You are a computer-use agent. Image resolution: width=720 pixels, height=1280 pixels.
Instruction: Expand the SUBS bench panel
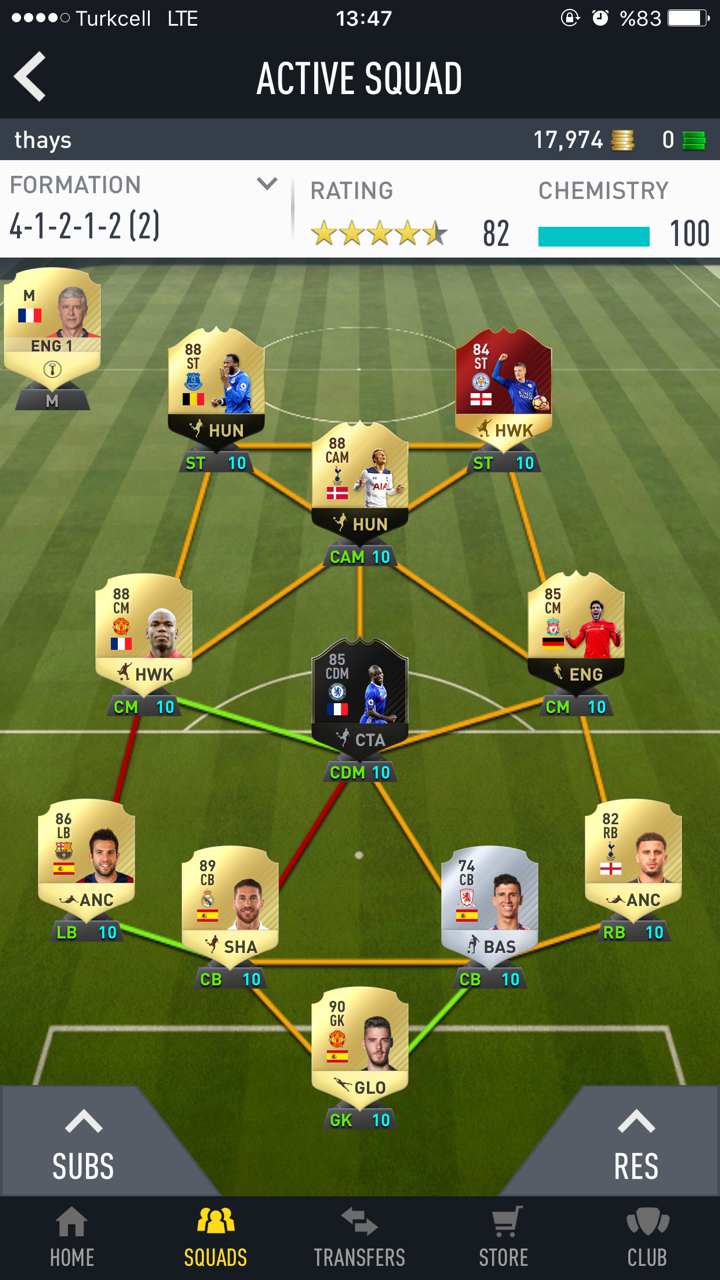pos(82,1145)
